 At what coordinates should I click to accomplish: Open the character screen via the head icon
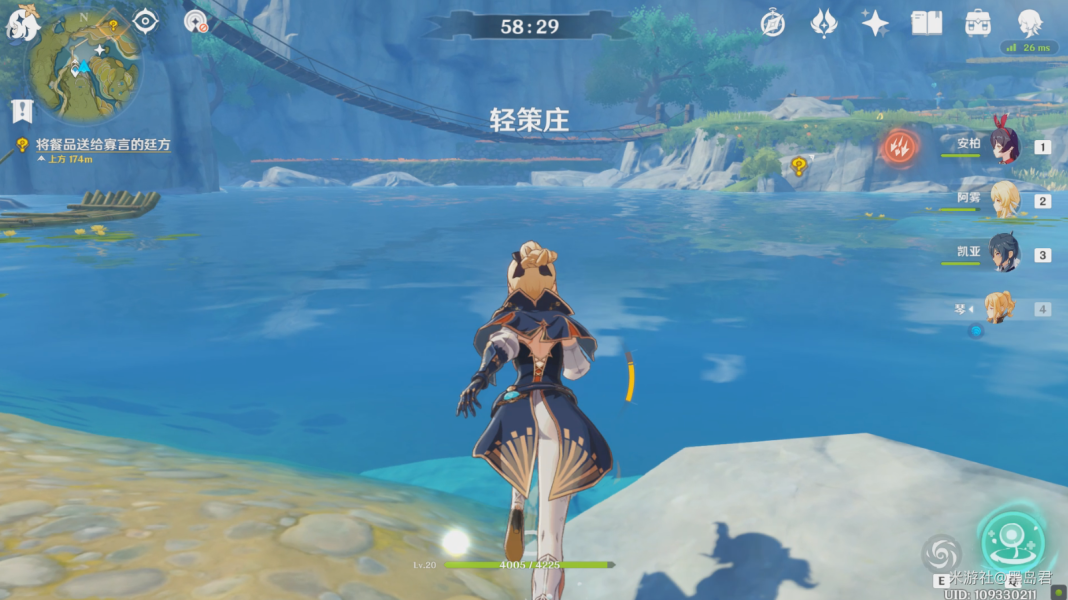(1029, 23)
